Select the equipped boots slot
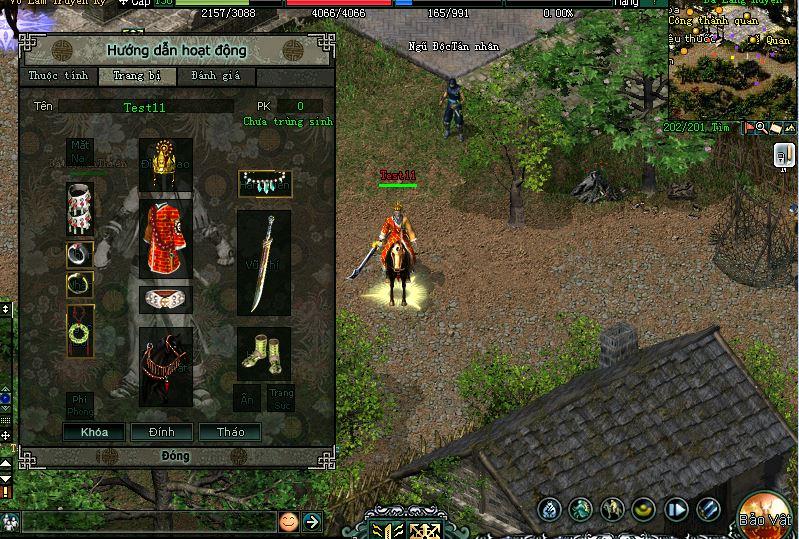This screenshot has height=539, width=799. pyautogui.click(x=263, y=353)
